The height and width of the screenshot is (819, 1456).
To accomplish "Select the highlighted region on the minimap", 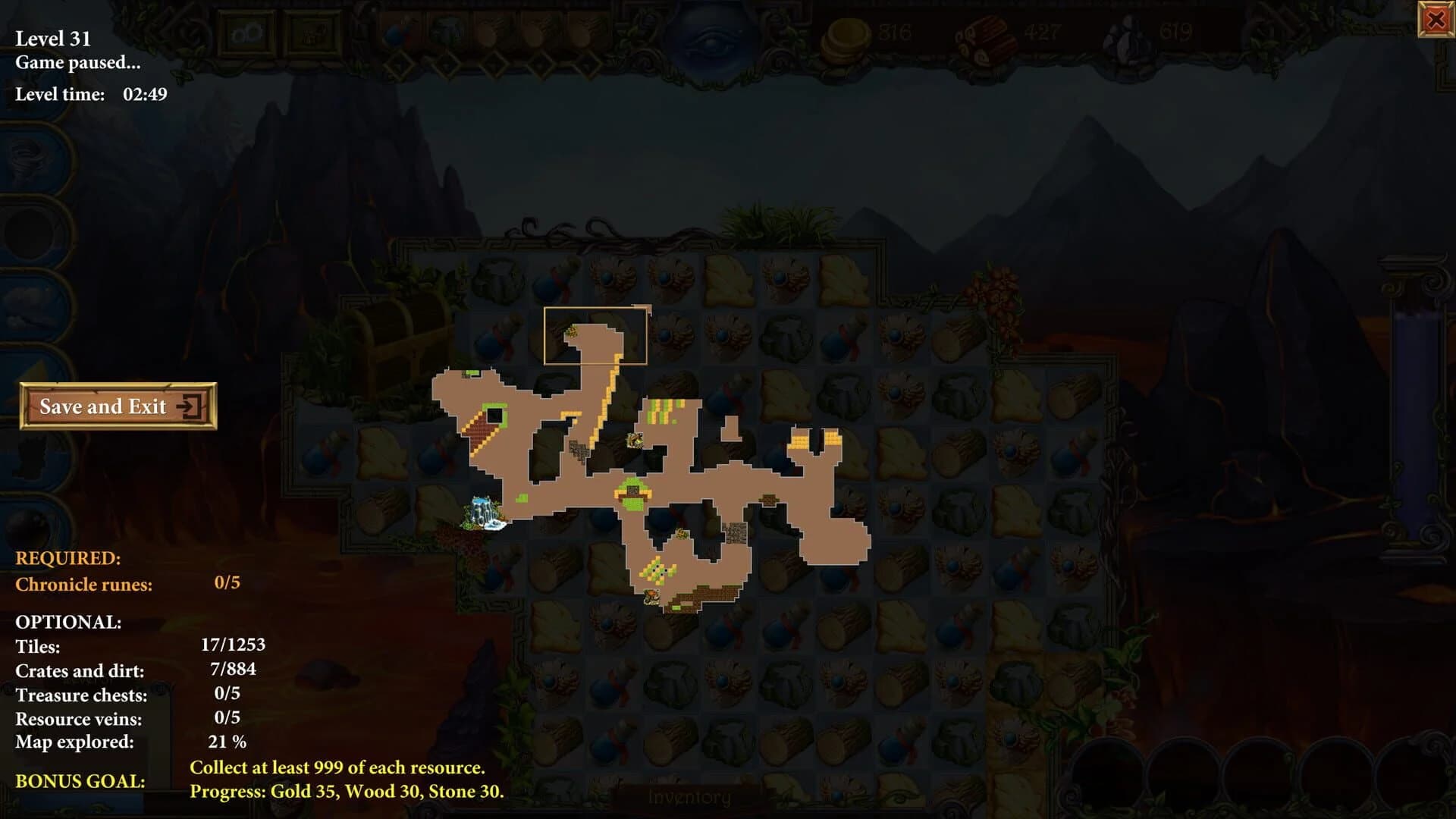I will pos(595,334).
